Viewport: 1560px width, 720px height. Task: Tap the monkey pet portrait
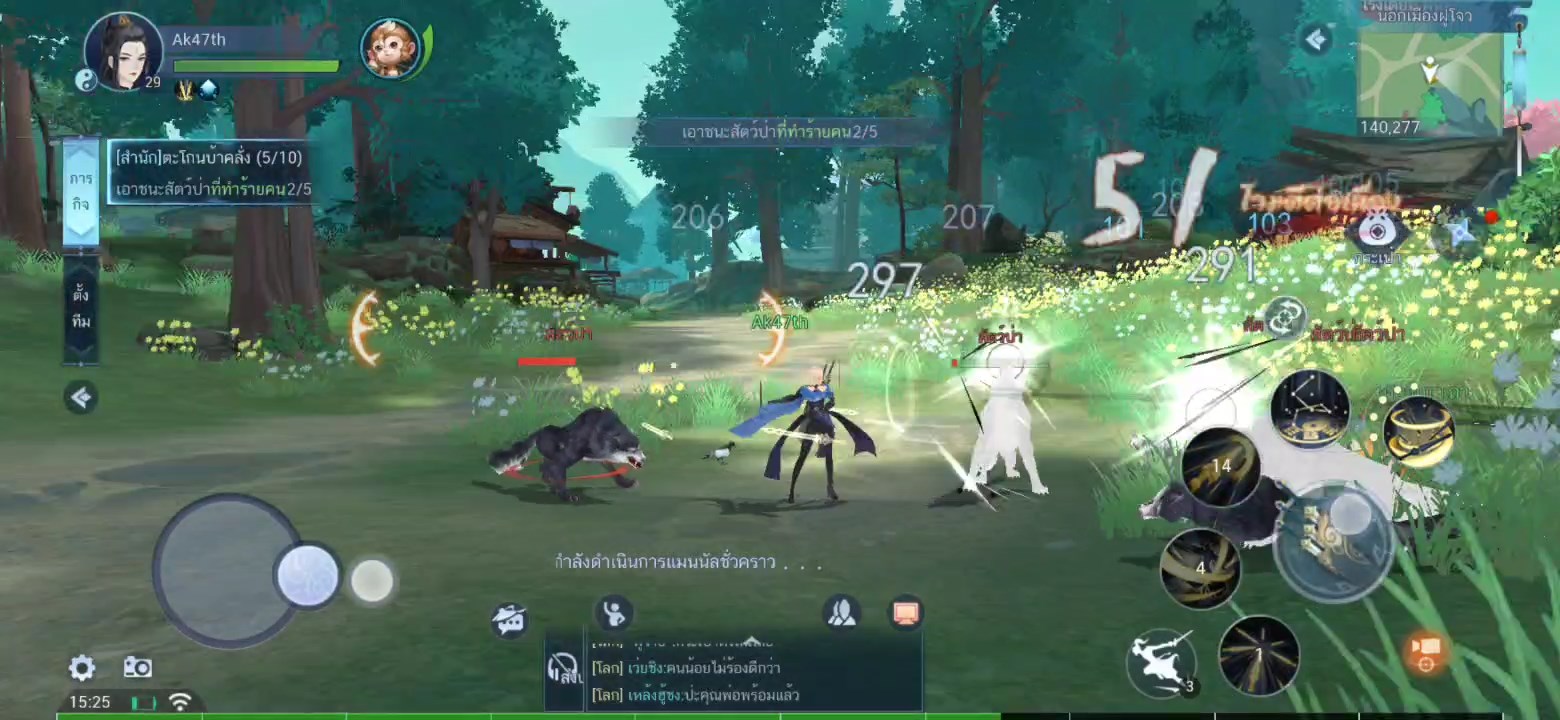click(x=391, y=49)
